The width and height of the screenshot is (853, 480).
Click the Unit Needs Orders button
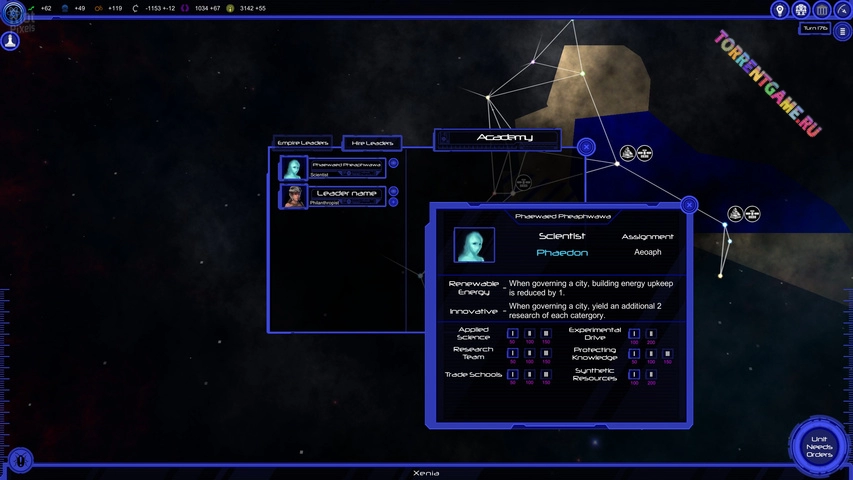(818, 447)
